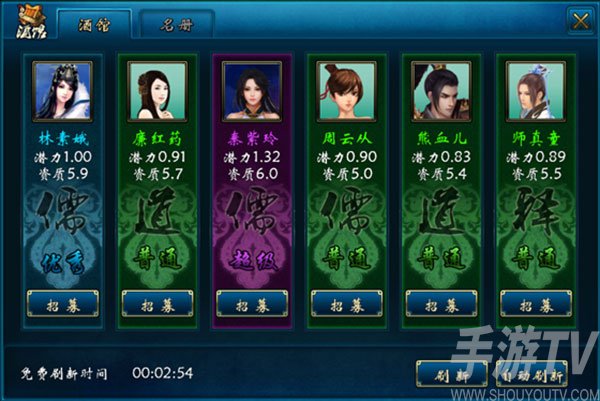Recruit 秦紫玲 with her 招募 button
This screenshot has width=600, height=401.
click(x=252, y=303)
